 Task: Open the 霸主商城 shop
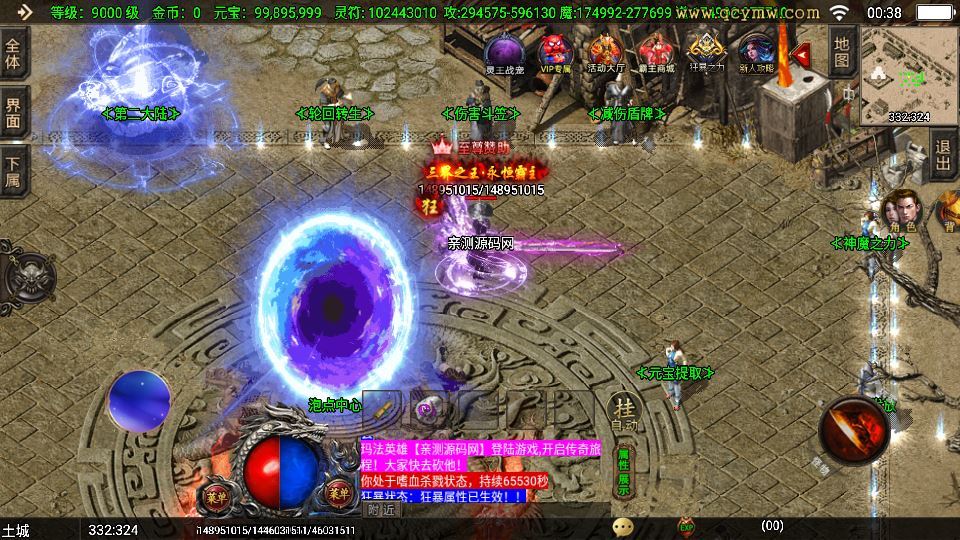click(657, 51)
